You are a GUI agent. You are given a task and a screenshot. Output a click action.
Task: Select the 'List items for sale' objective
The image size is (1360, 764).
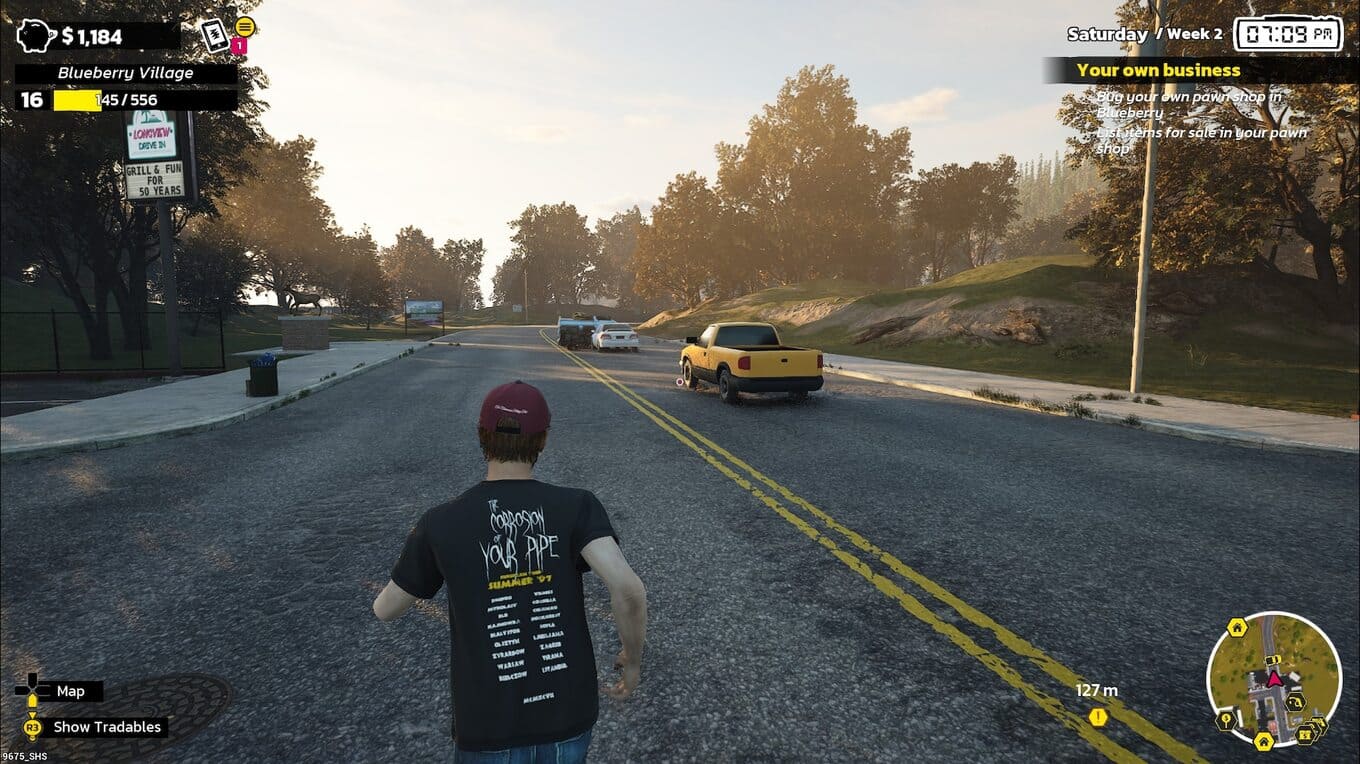click(1201, 140)
